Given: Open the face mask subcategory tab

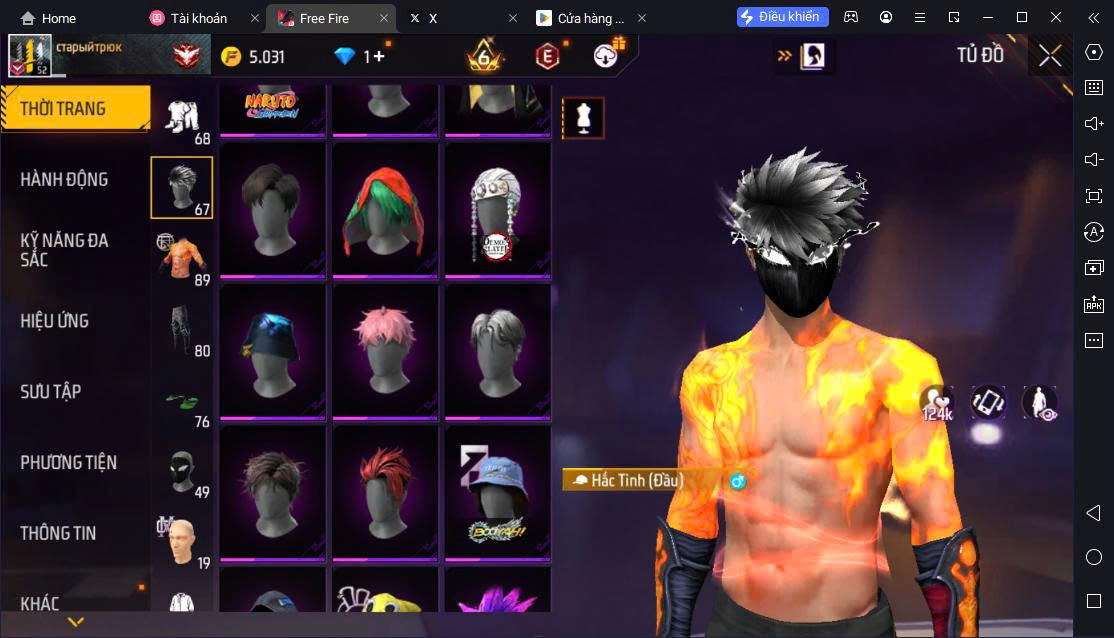Looking at the screenshot, I should pyautogui.click(x=181, y=470).
